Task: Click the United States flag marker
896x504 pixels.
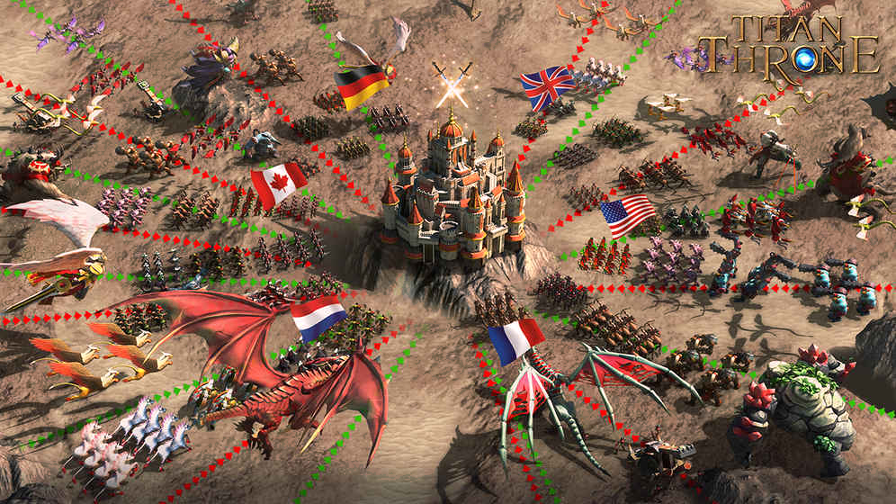Action: click(628, 215)
